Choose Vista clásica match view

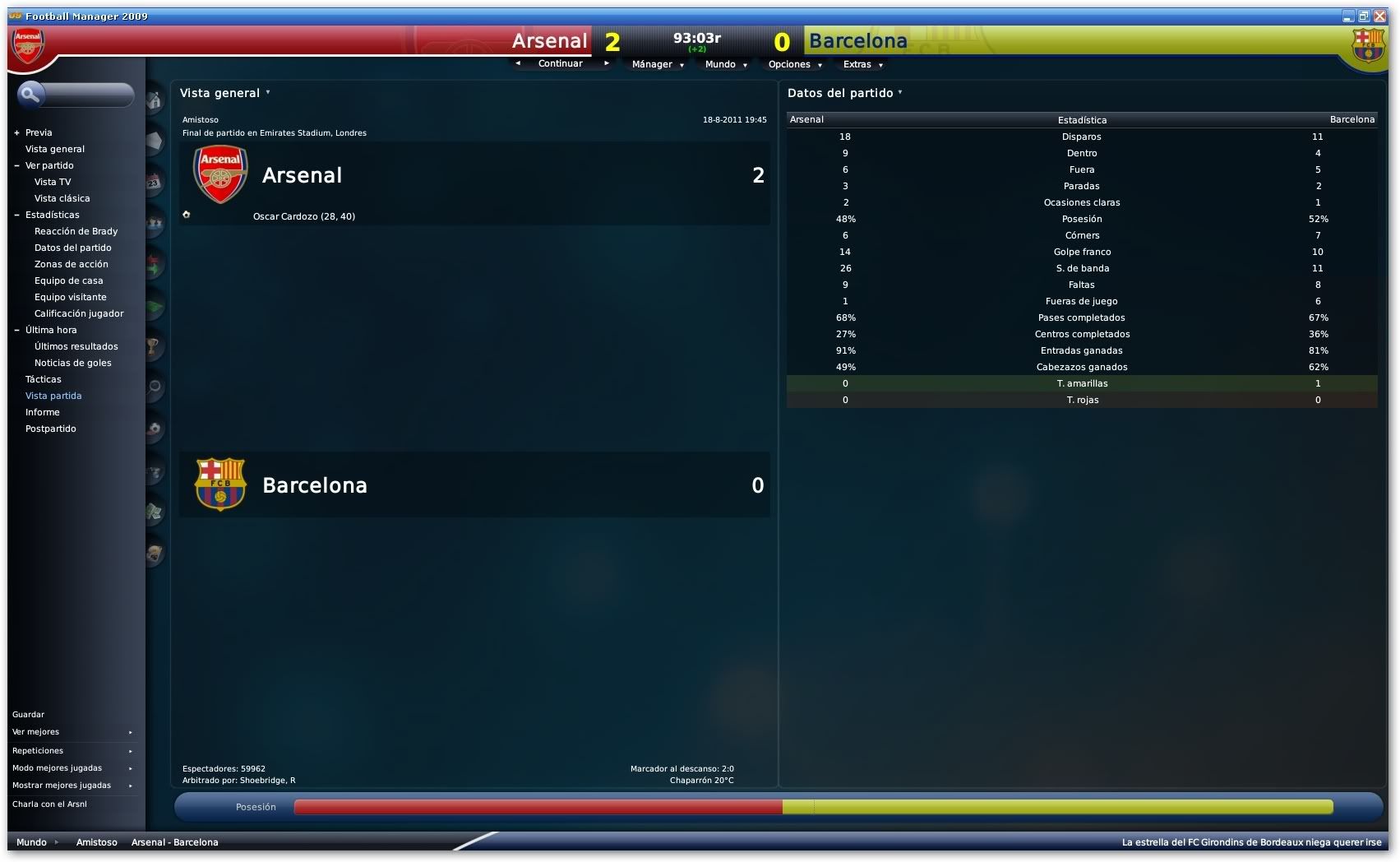[62, 198]
